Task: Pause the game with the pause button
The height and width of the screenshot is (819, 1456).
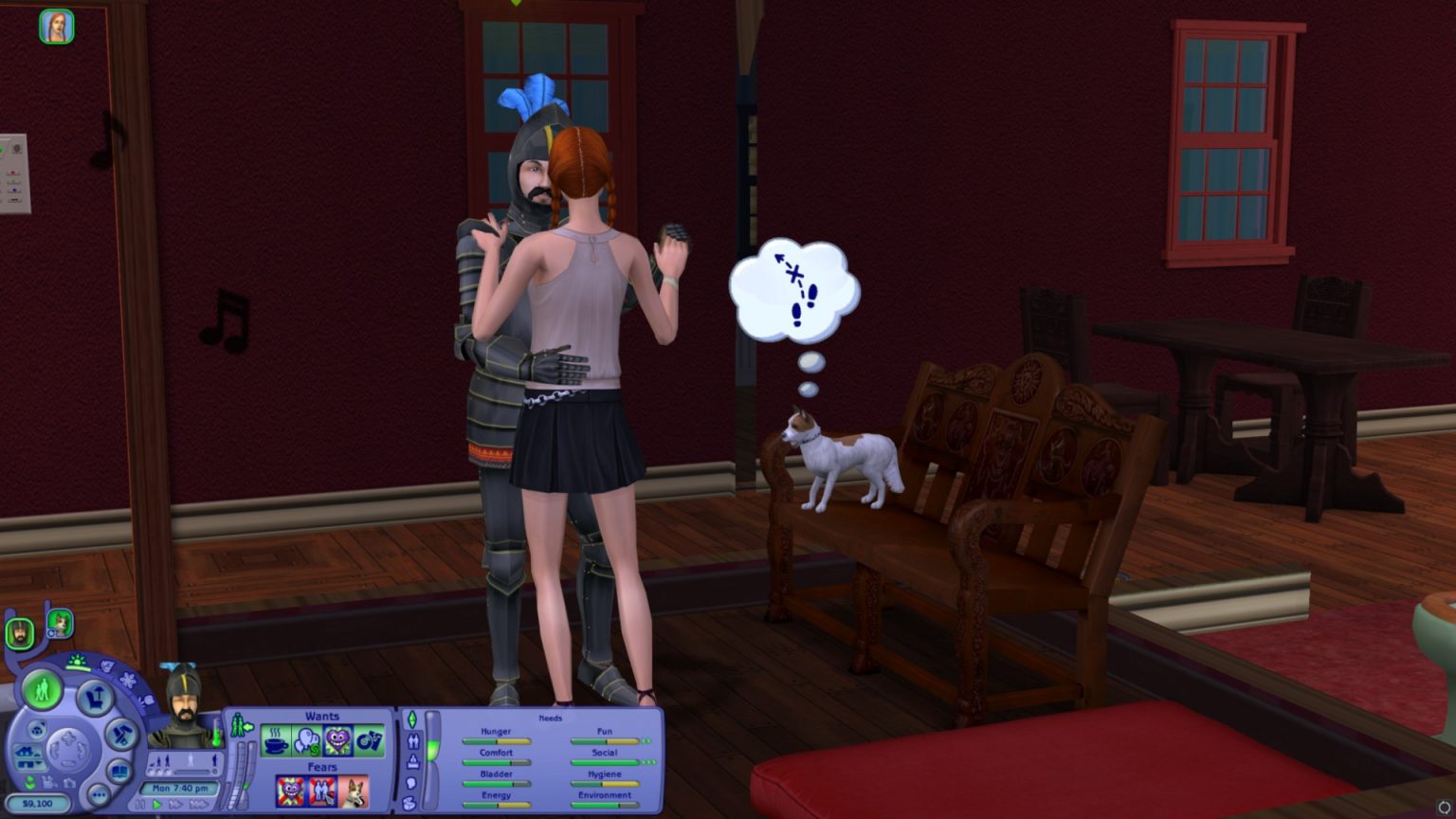Action: click(140, 802)
